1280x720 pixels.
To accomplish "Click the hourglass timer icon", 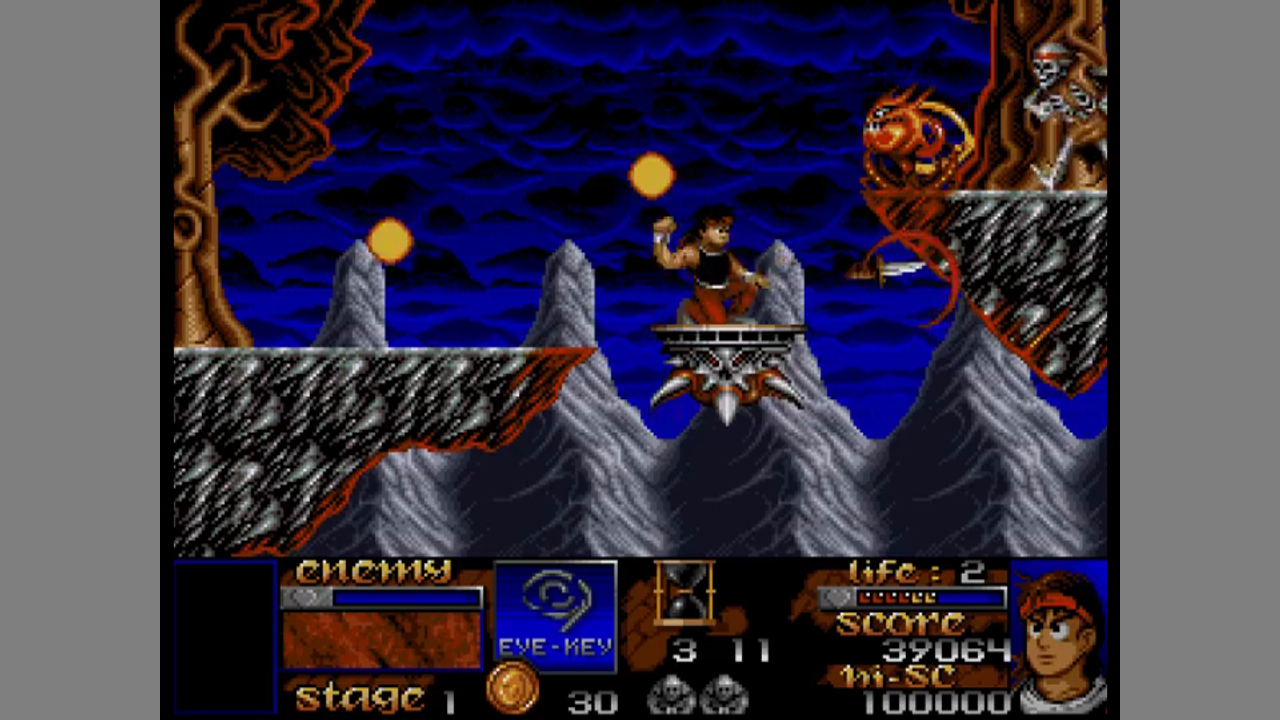I will [x=684, y=592].
